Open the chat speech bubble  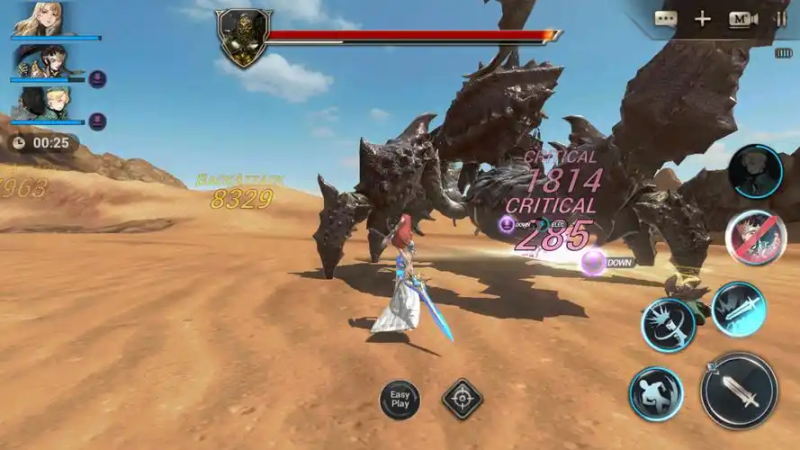(666, 19)
